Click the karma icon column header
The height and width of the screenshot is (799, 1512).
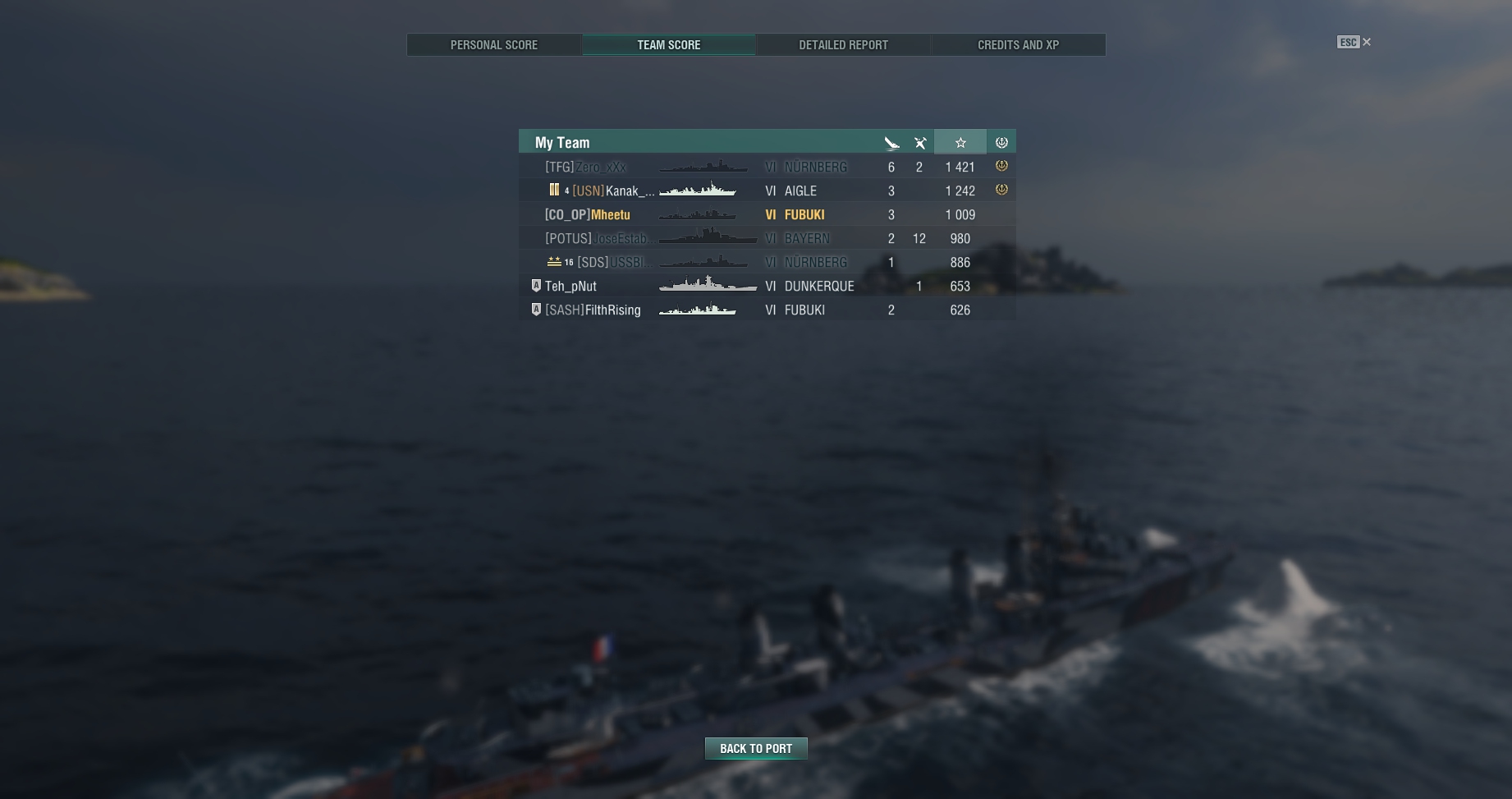coord(1001,142)
